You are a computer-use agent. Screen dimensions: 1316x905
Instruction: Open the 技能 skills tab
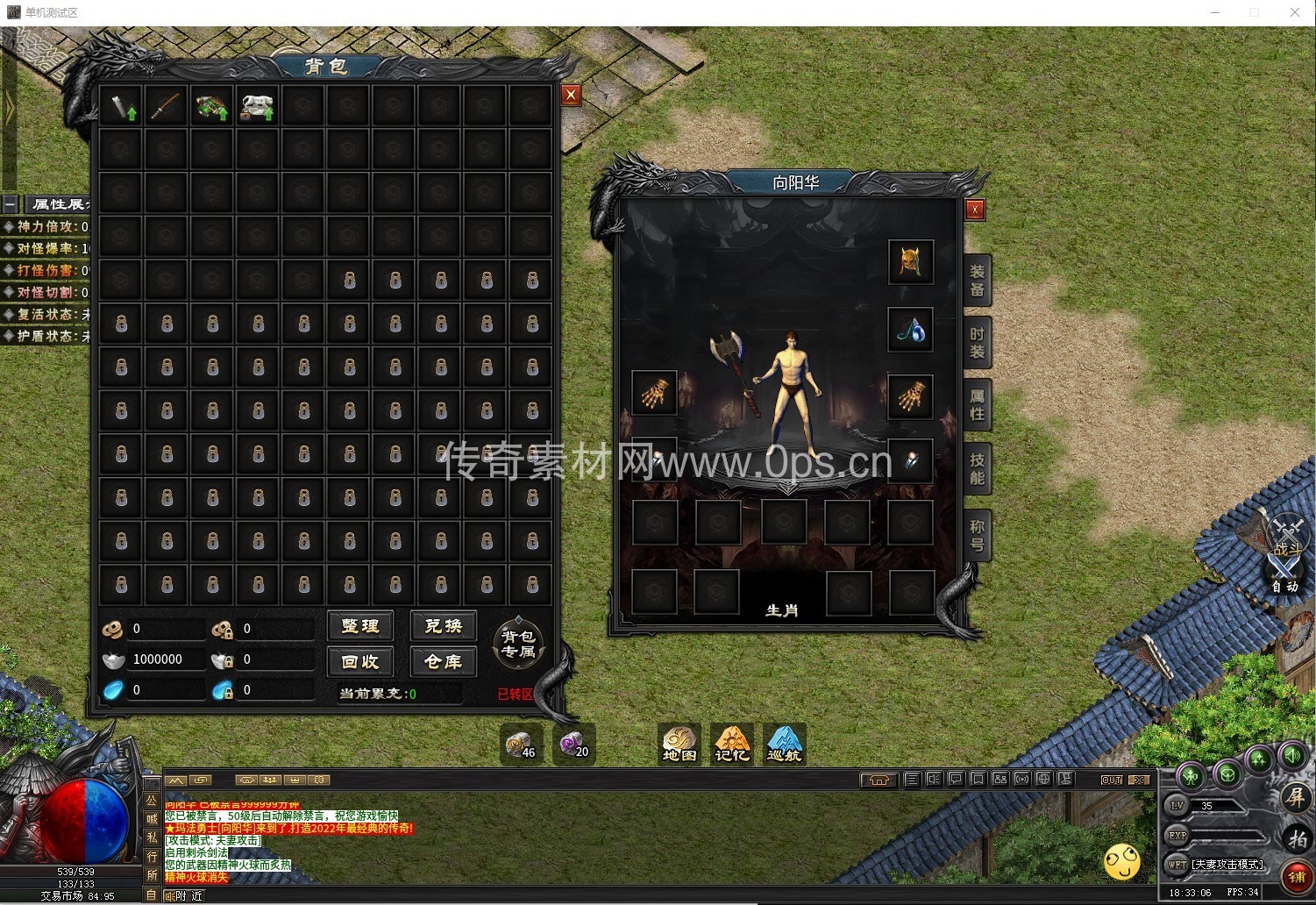pos(977,469)
